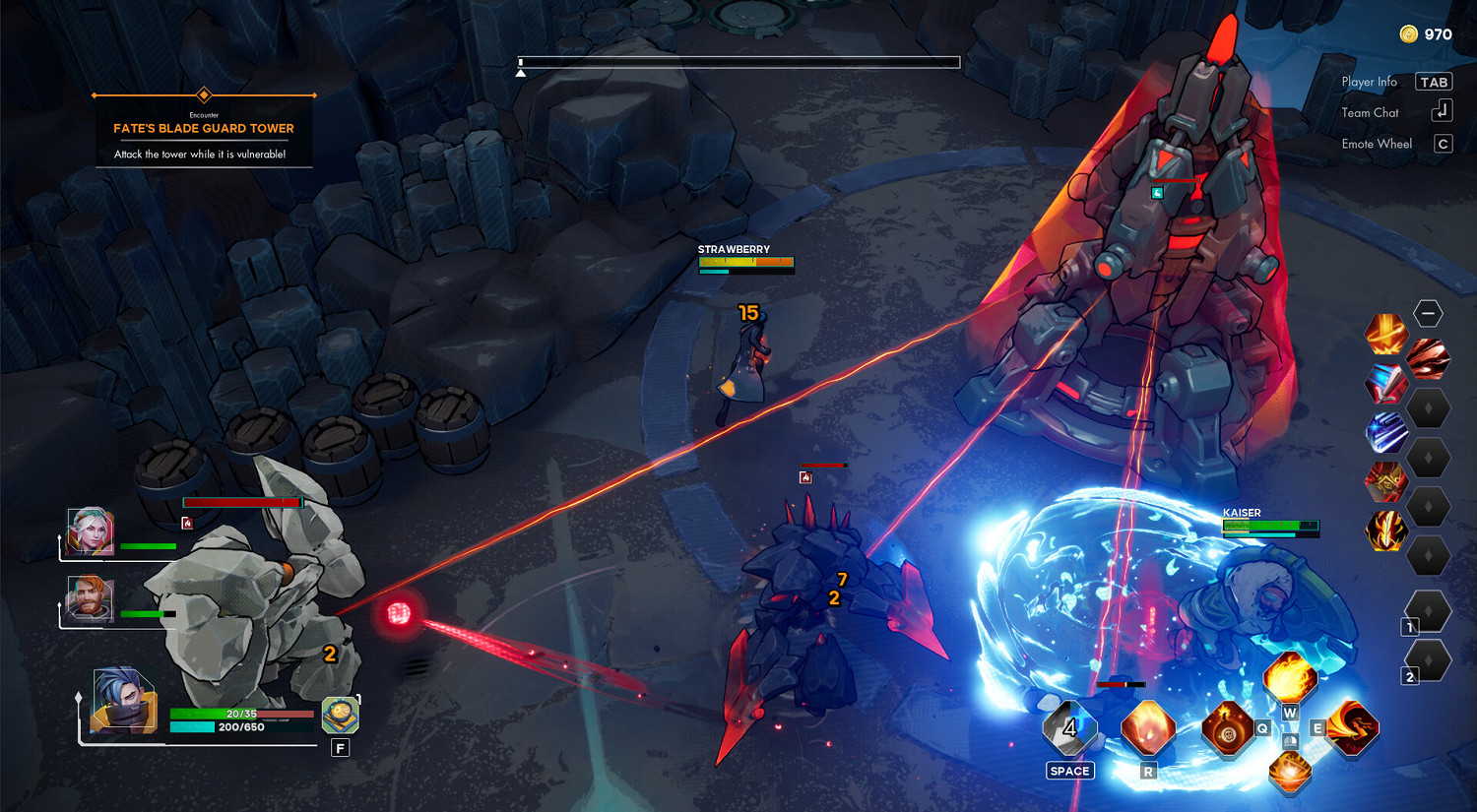
Task: Inspect the fiery column upgrade icon
Action: 1385,335
